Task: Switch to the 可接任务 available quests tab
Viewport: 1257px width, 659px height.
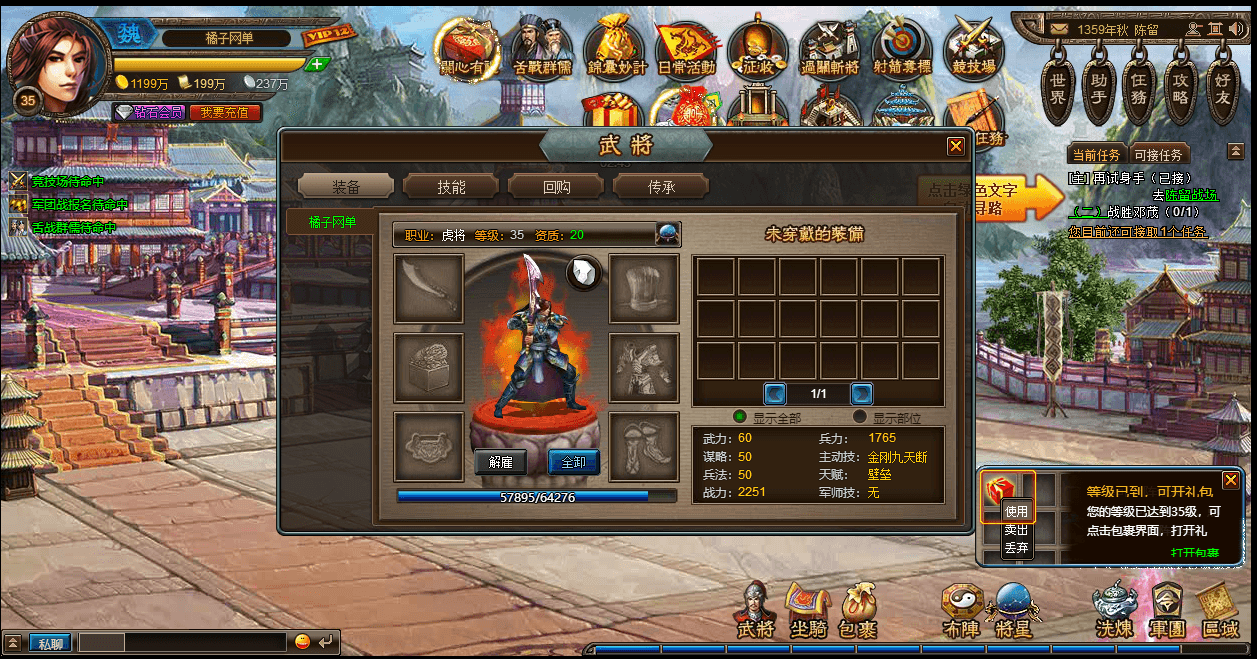Action: [x=1159, y=155]
